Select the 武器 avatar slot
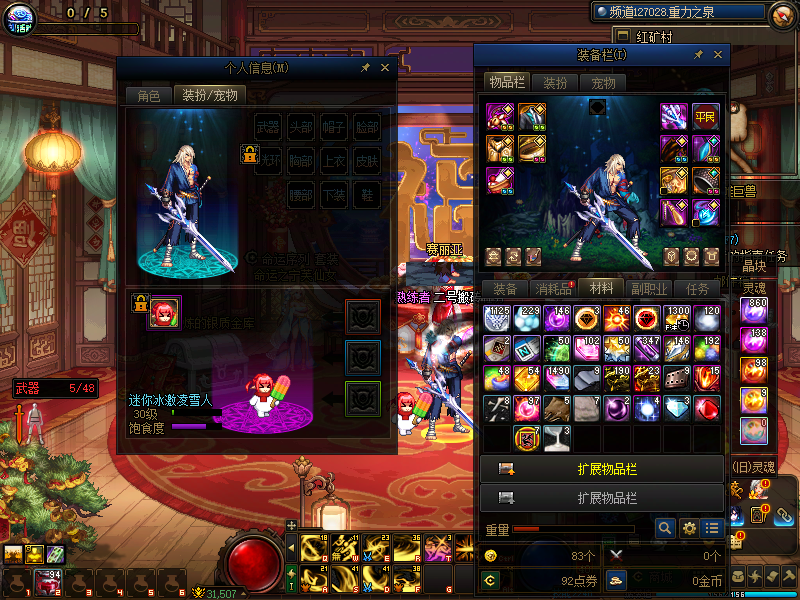Viewport: 800px width, 600px height. pyautogui.click(x=268, y=127)
